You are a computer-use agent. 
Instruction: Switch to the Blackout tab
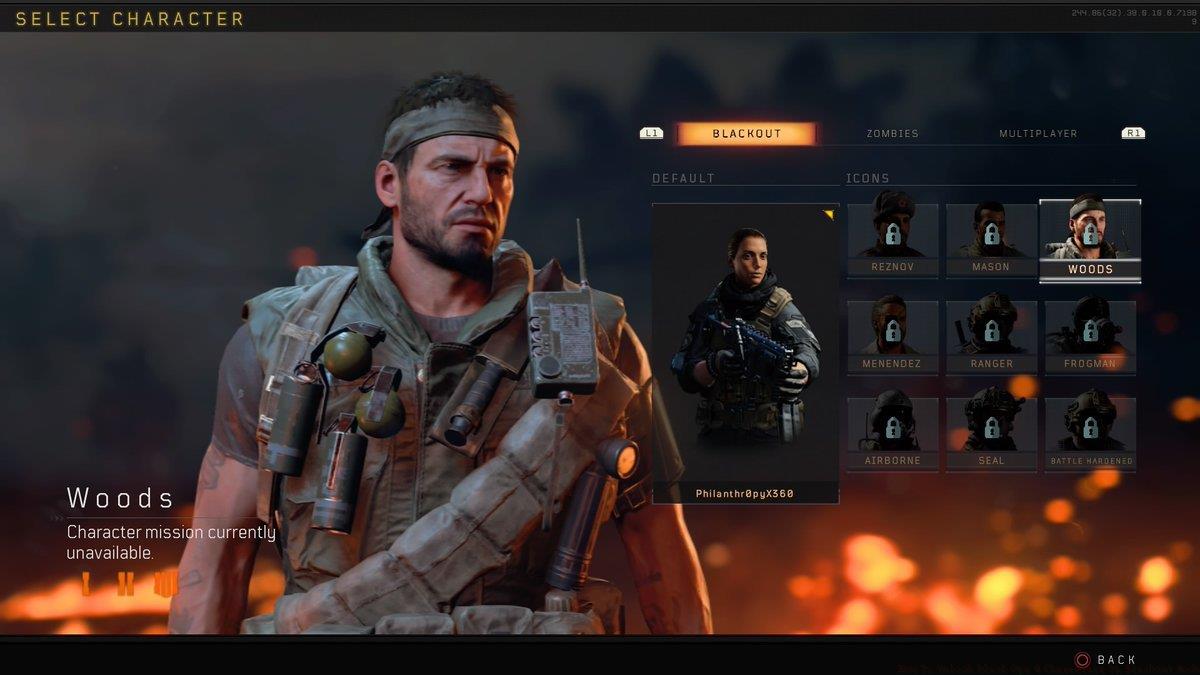(746, 134)
